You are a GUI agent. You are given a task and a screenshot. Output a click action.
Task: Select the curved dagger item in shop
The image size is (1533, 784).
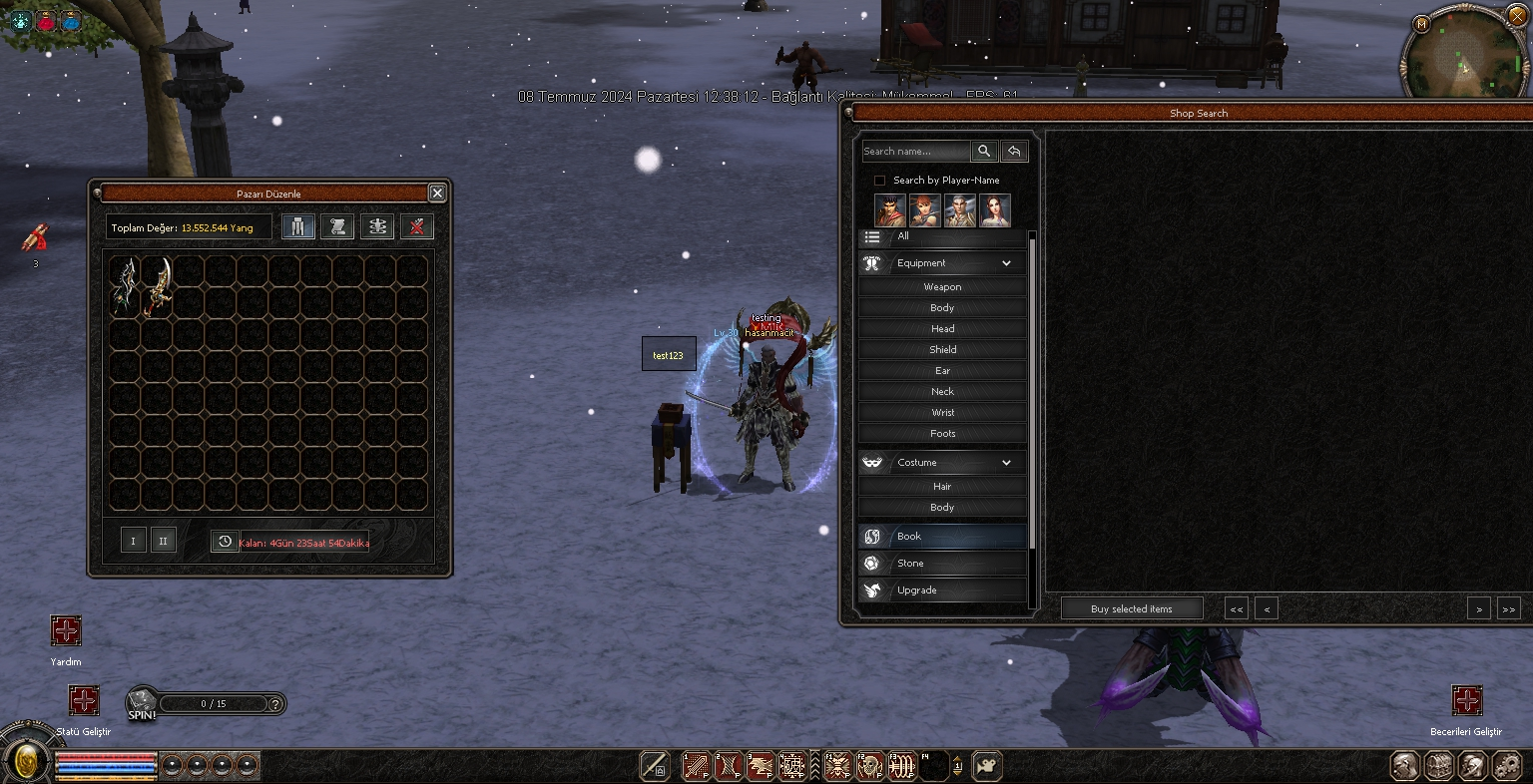click(x=158, y=286)
